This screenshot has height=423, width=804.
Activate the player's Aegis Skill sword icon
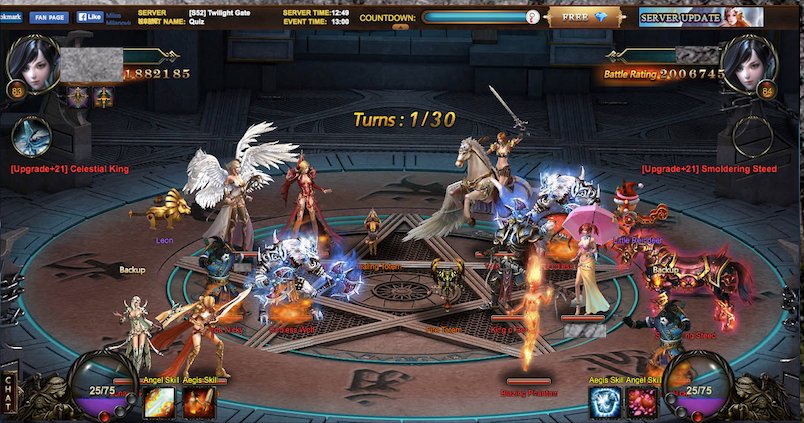196,401
